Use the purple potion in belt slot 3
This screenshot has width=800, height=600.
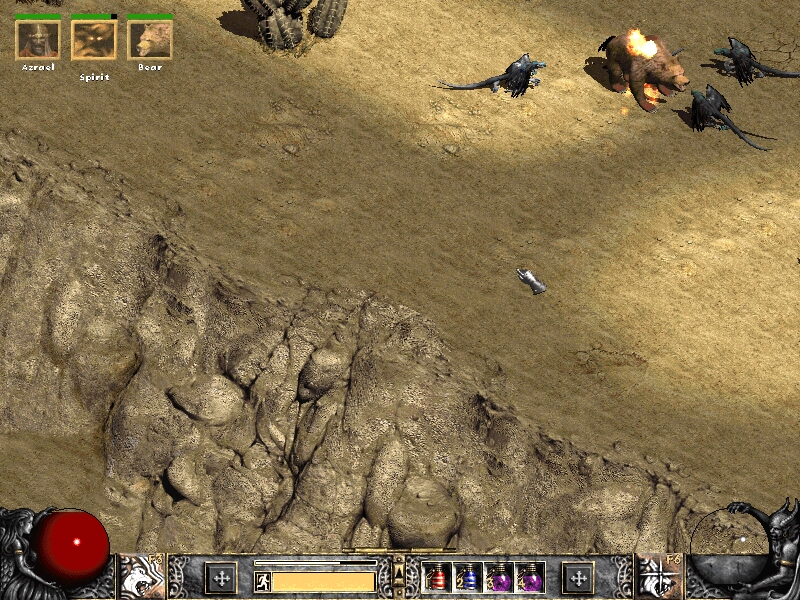498,577
